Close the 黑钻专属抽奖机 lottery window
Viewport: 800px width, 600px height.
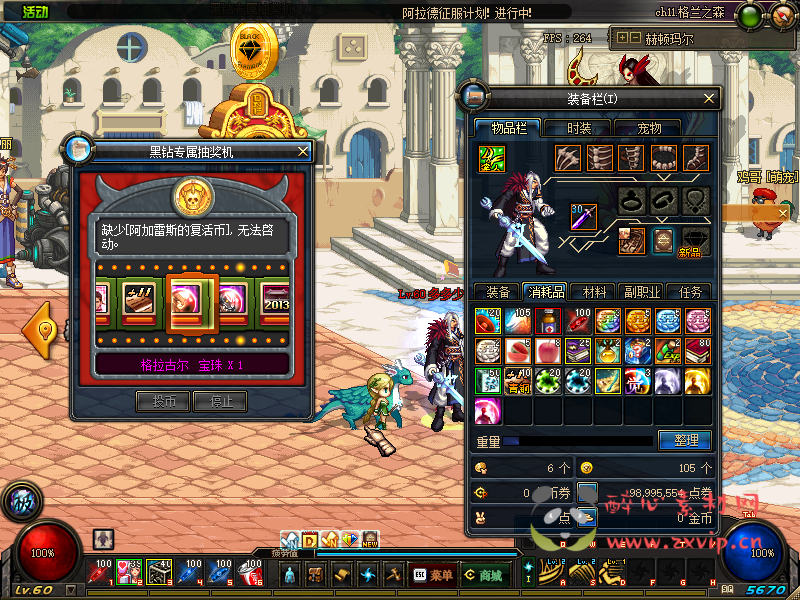coord(303,151)
